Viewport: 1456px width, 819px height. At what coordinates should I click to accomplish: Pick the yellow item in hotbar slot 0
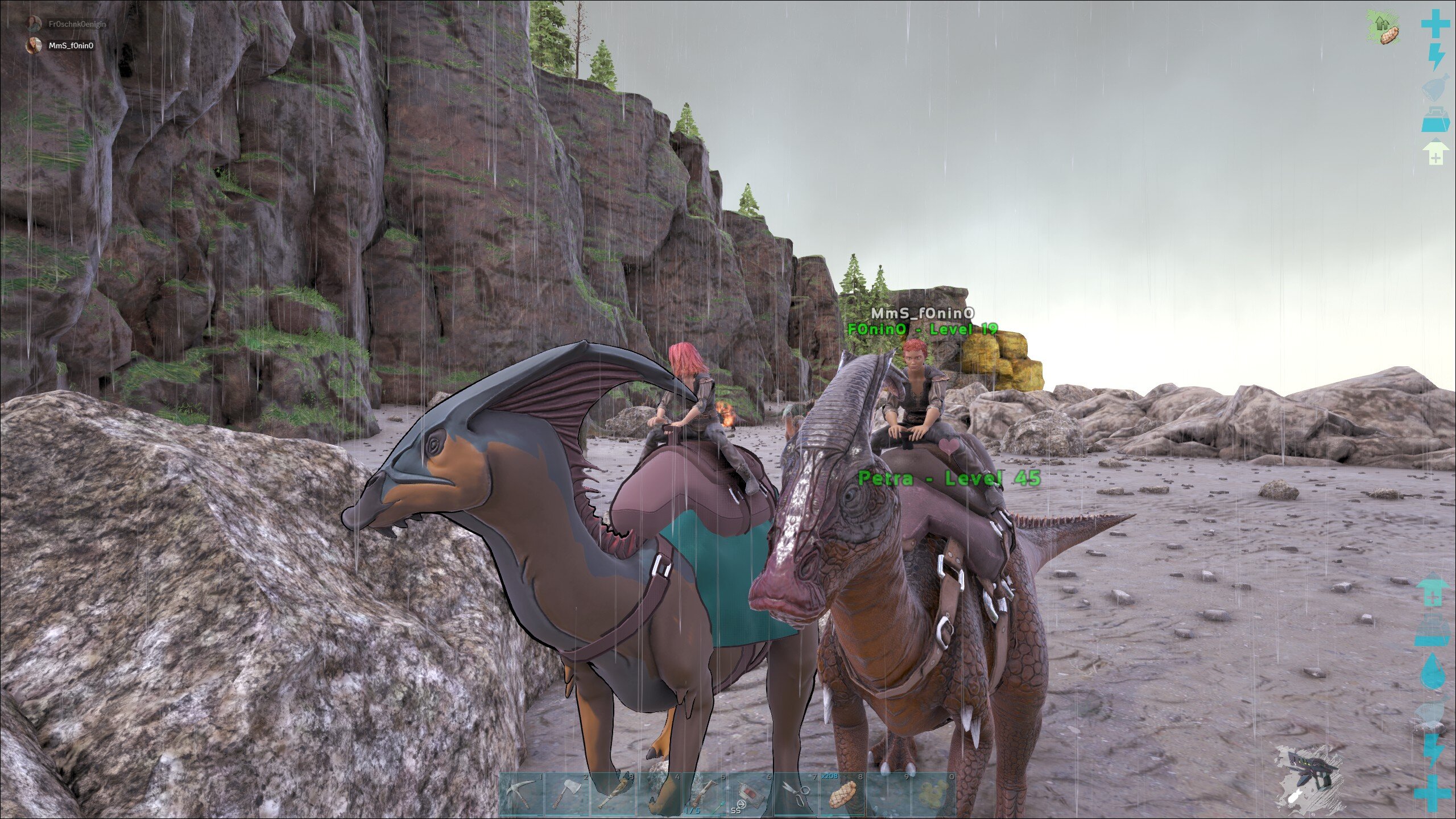click(933, 795)
